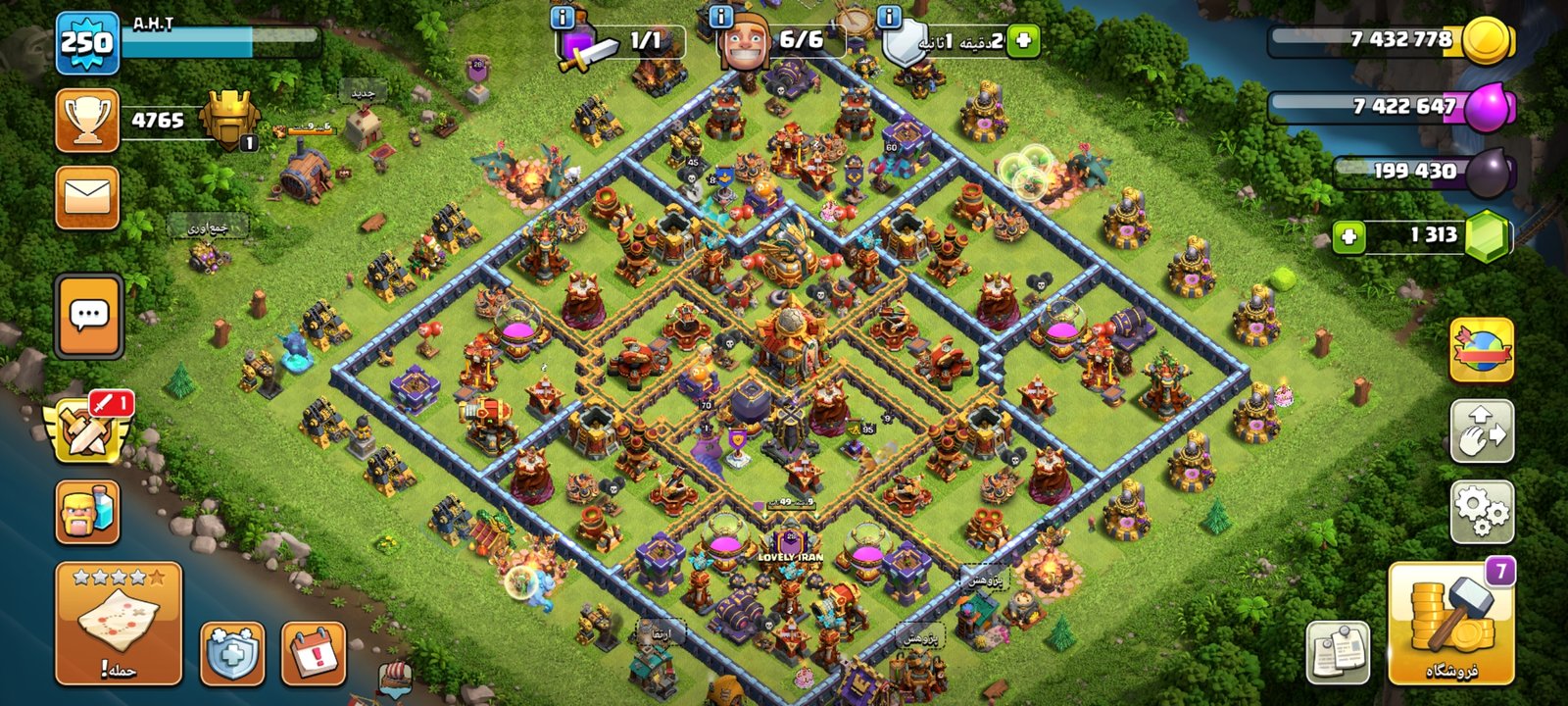Show builder info for 6/6 builders
This screenshot has width=1568, height=706.
[x=721, y=17]
